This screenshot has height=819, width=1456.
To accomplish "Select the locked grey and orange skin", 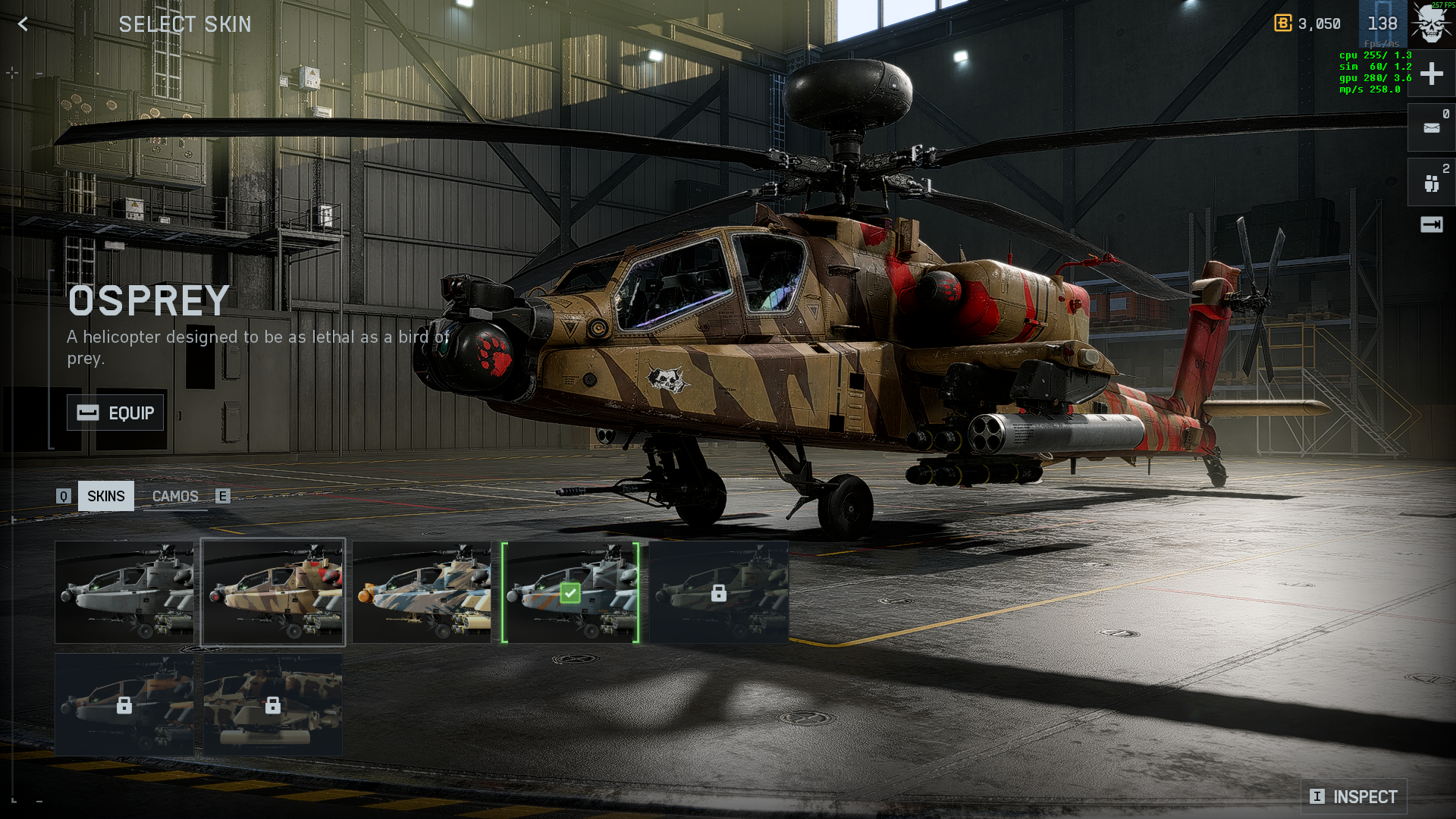I will 124,705.
